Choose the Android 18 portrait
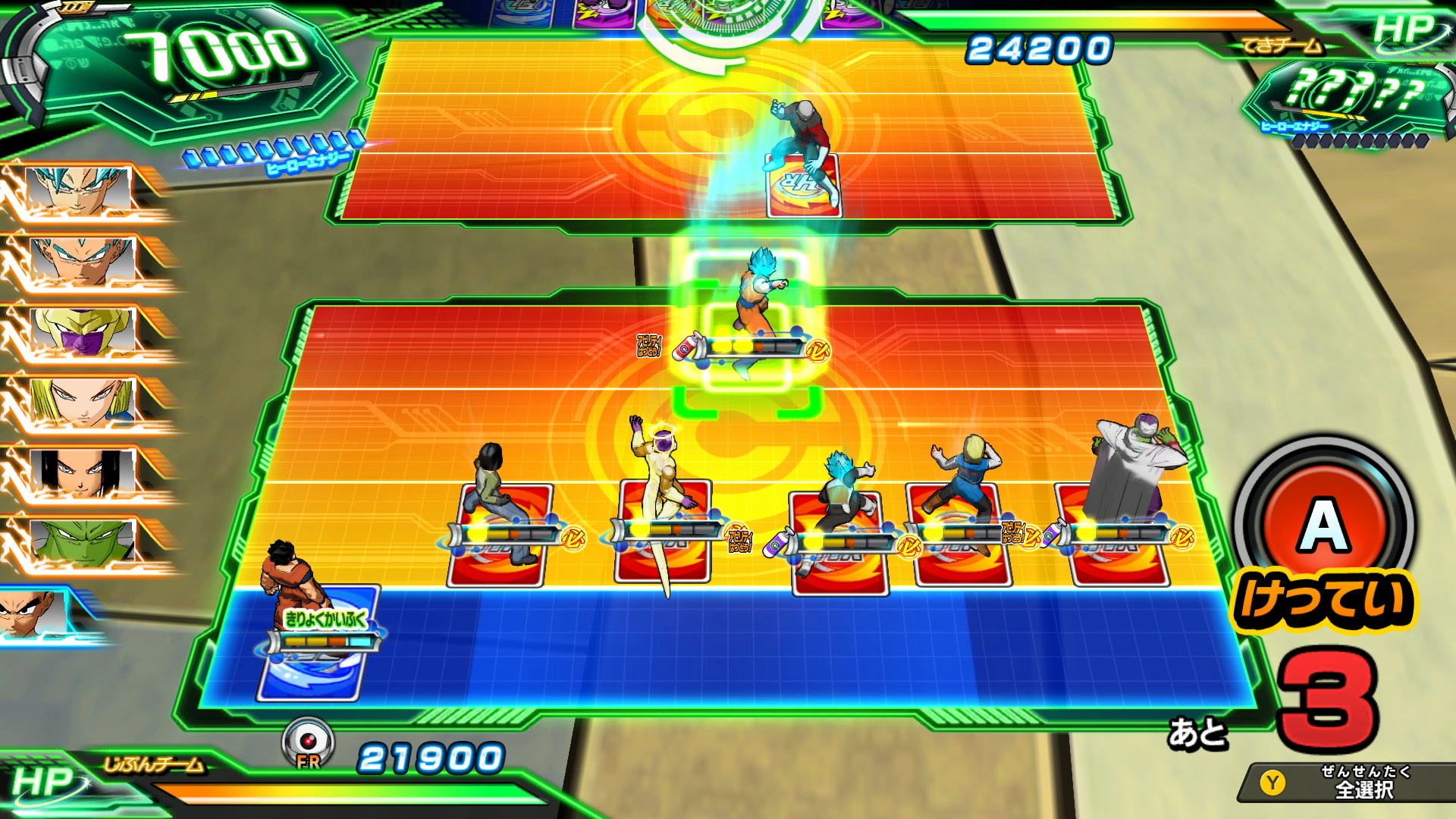This screenshot has height=819, width=1456. tap(82, 402)
